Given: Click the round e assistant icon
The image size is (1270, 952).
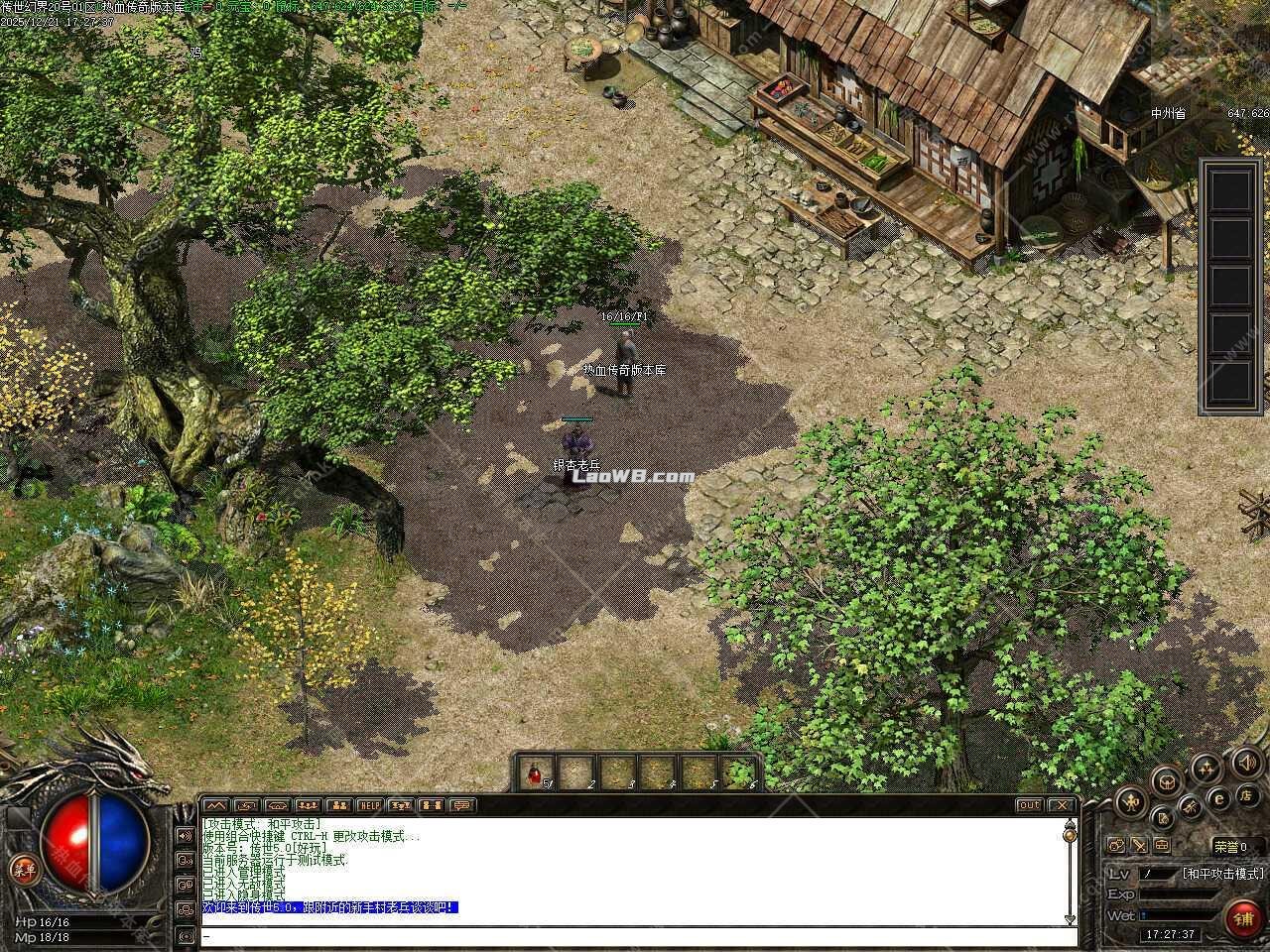Looking at the screenshot, I should coord(1218,798).
